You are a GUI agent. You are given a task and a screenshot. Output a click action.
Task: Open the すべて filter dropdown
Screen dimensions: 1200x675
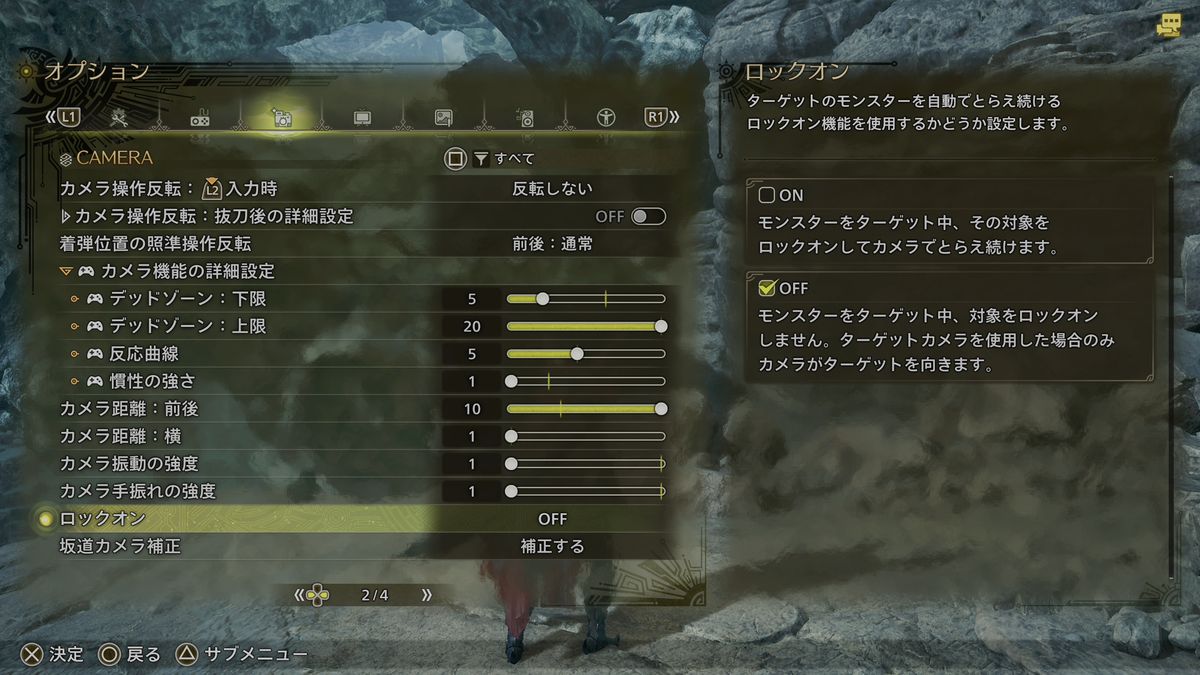click(x=504, y=158)
